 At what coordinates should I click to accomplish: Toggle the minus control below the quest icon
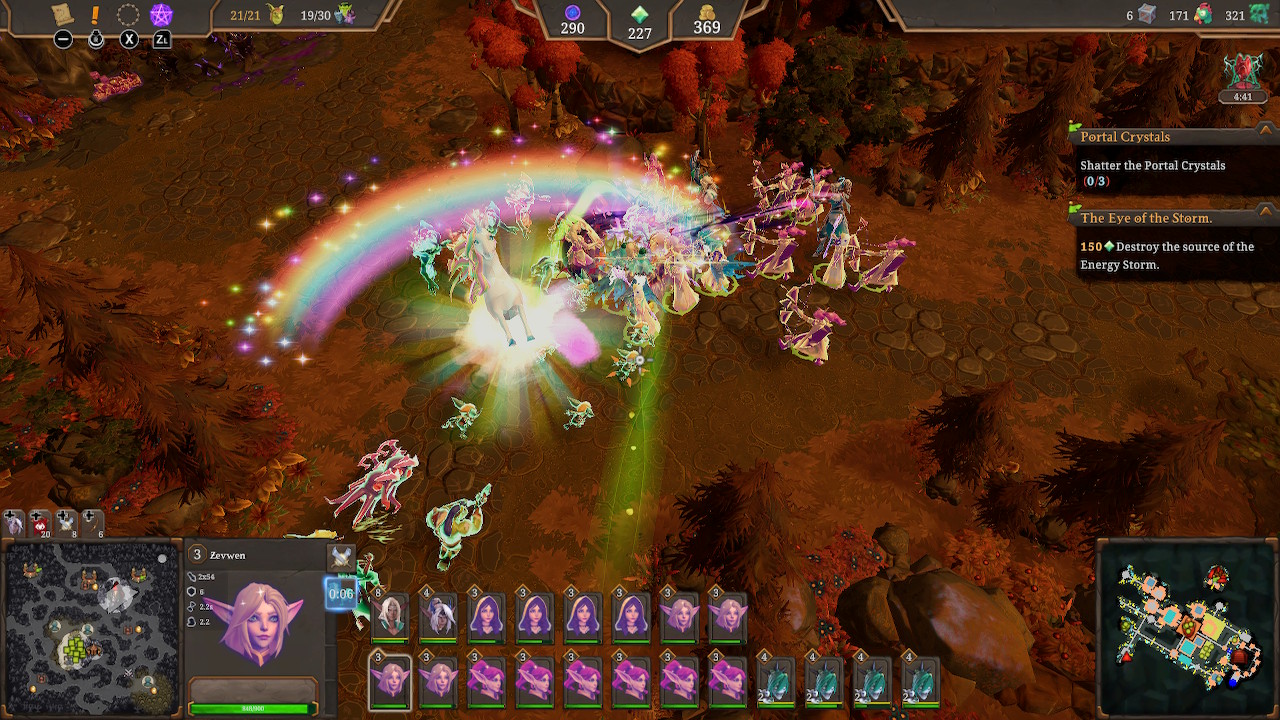[x=63, y=39]
